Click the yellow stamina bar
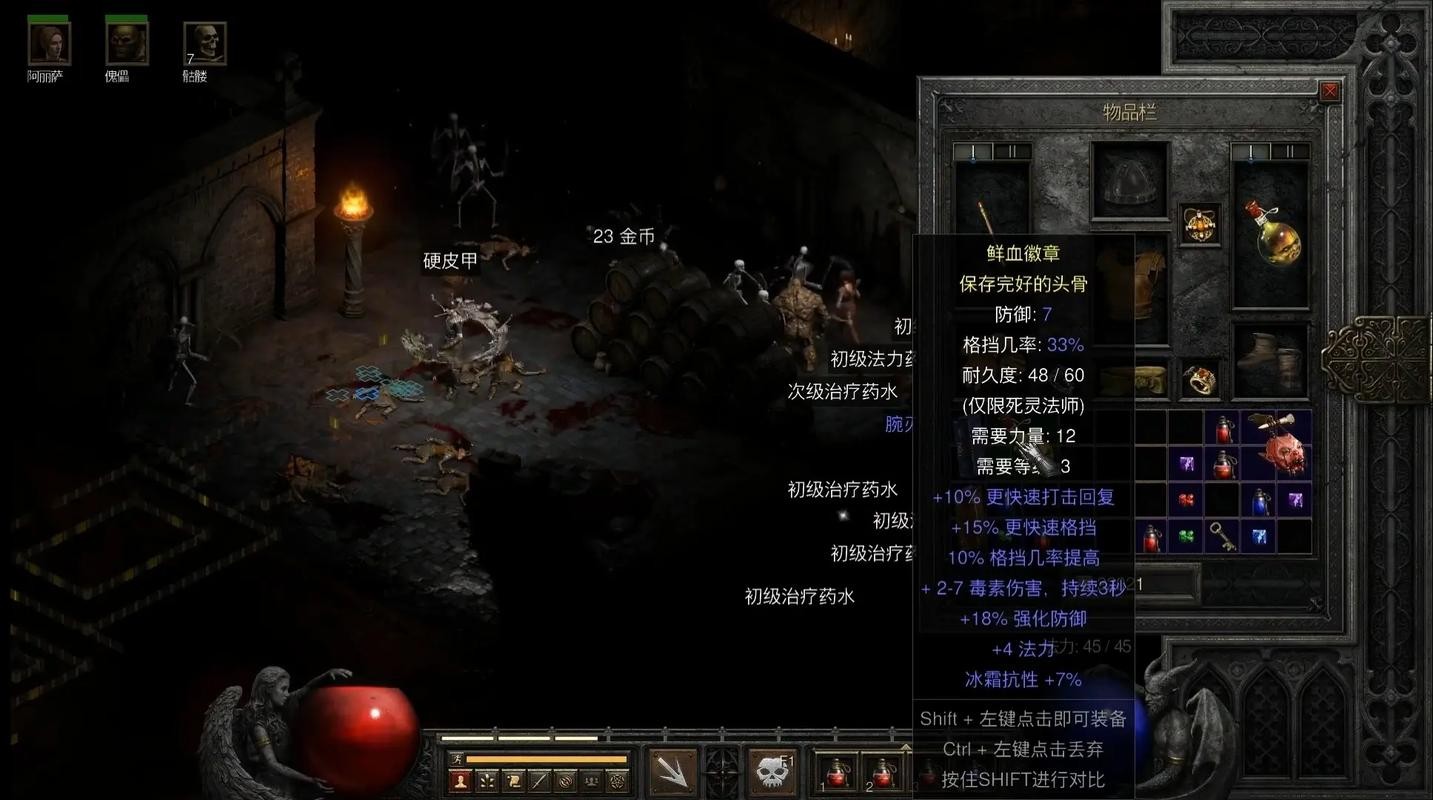The width and height of the screenshot is (1433, 800). click(545, 757)
